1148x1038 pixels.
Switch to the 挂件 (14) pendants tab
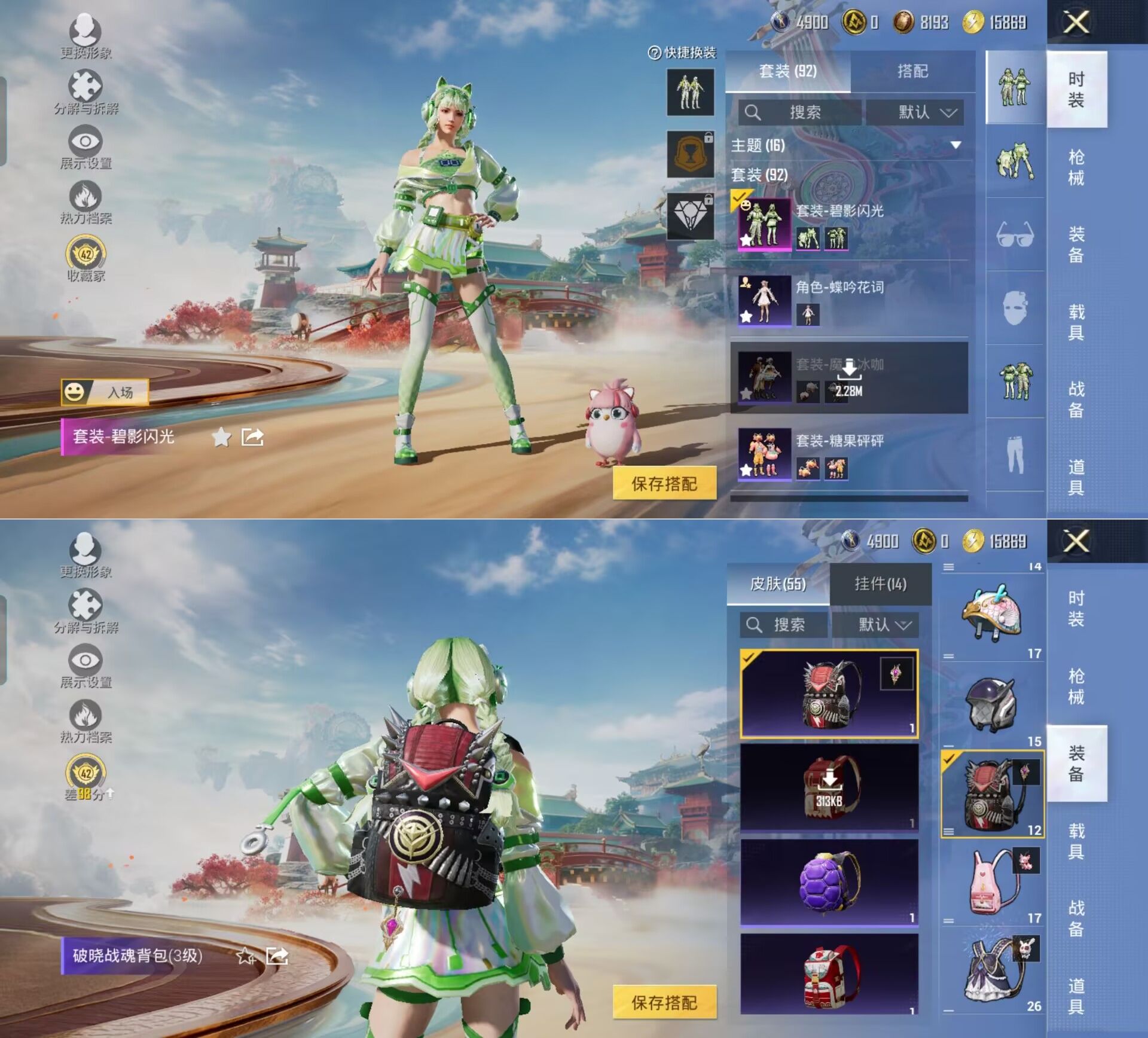point(880,584)
